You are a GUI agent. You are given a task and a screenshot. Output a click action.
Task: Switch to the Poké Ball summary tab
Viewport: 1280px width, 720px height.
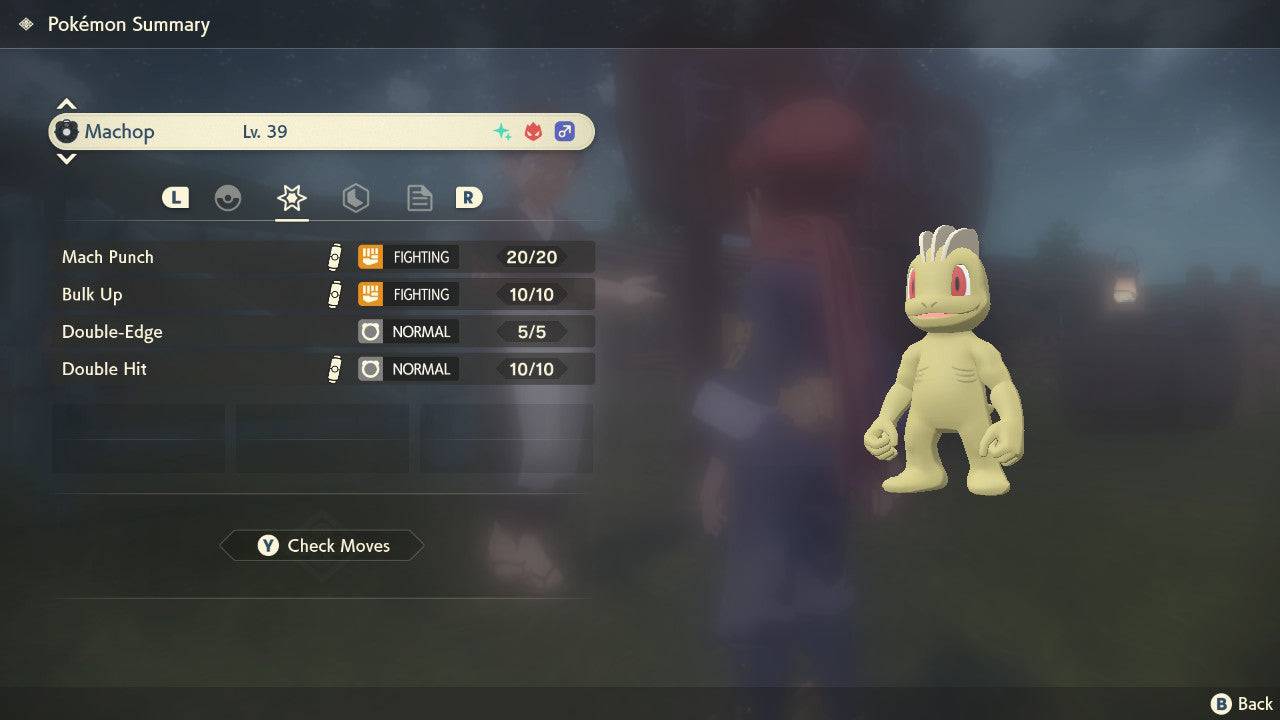click(228, 198)
